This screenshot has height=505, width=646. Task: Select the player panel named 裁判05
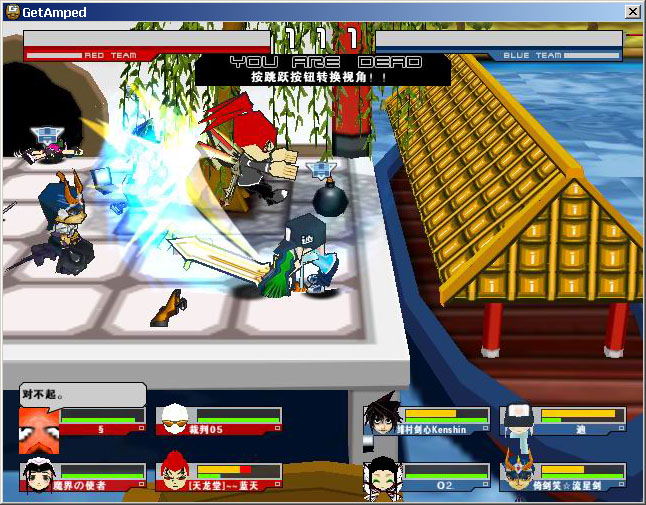click(x=219, y=422)
